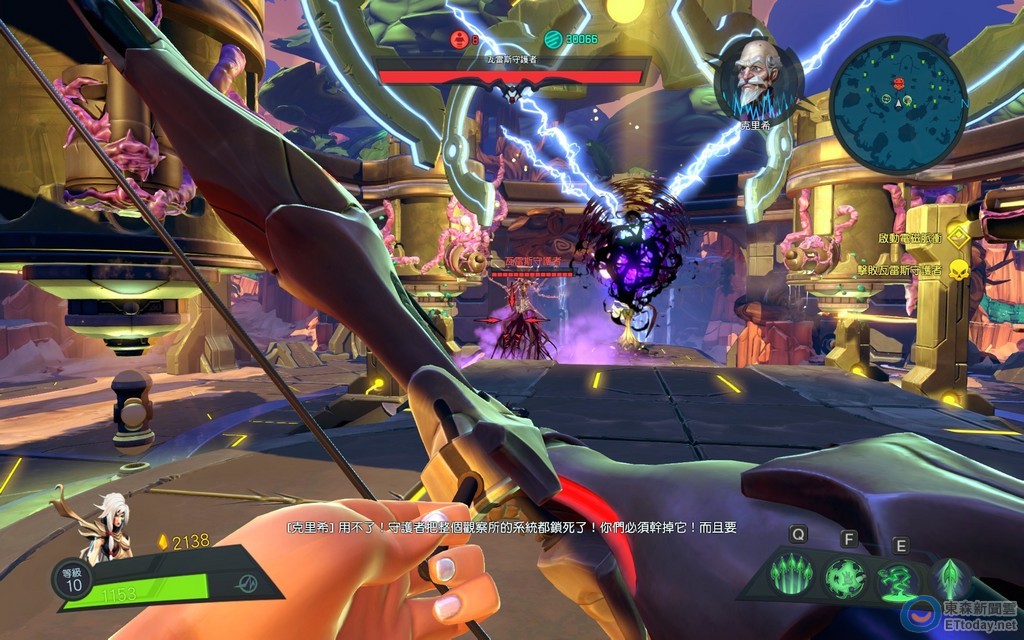
Task: Select the single glowing arrow ability icon
Action: tap(948, 578)
